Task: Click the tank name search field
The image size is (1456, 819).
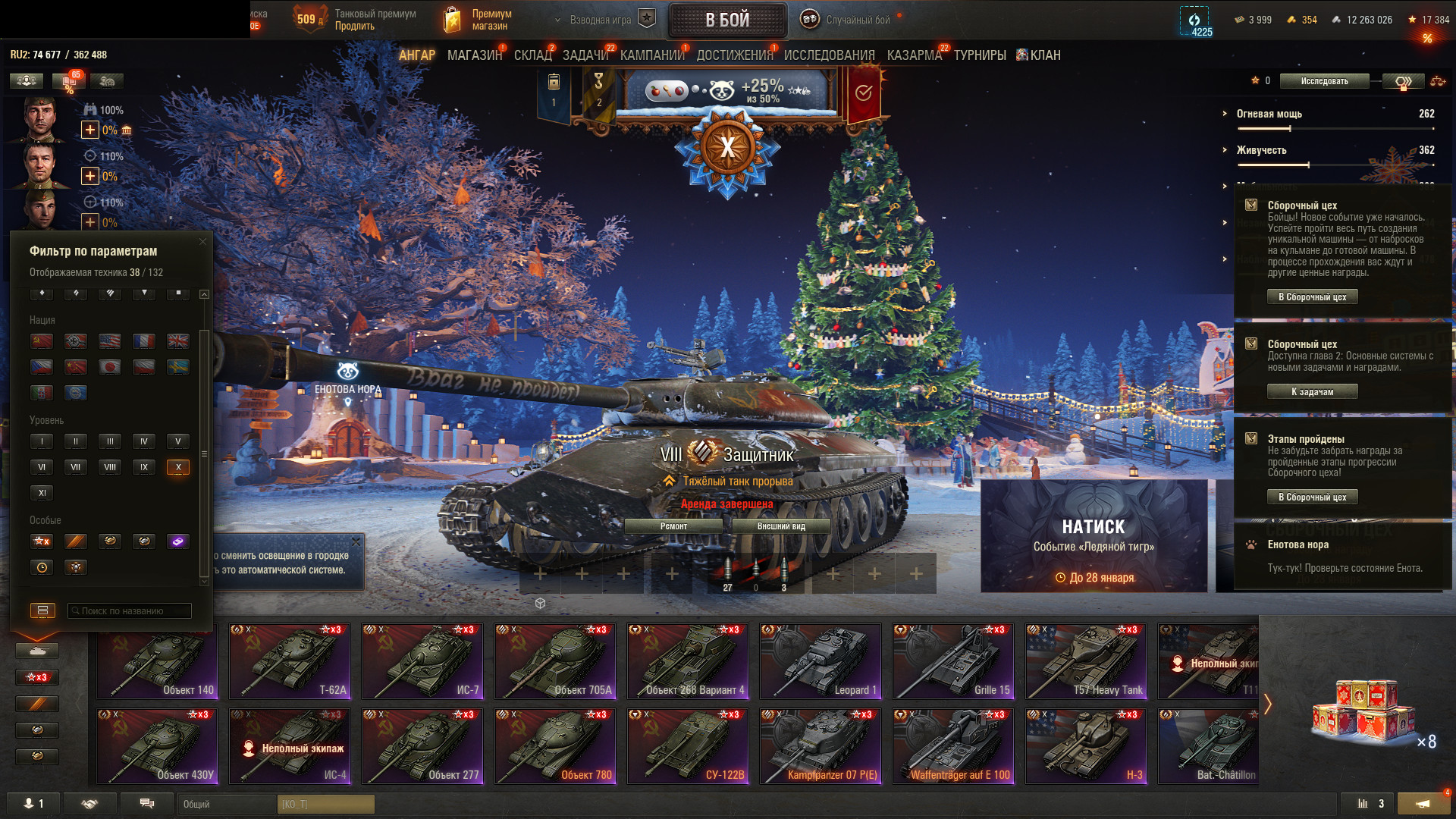Action: click(130, 610)
